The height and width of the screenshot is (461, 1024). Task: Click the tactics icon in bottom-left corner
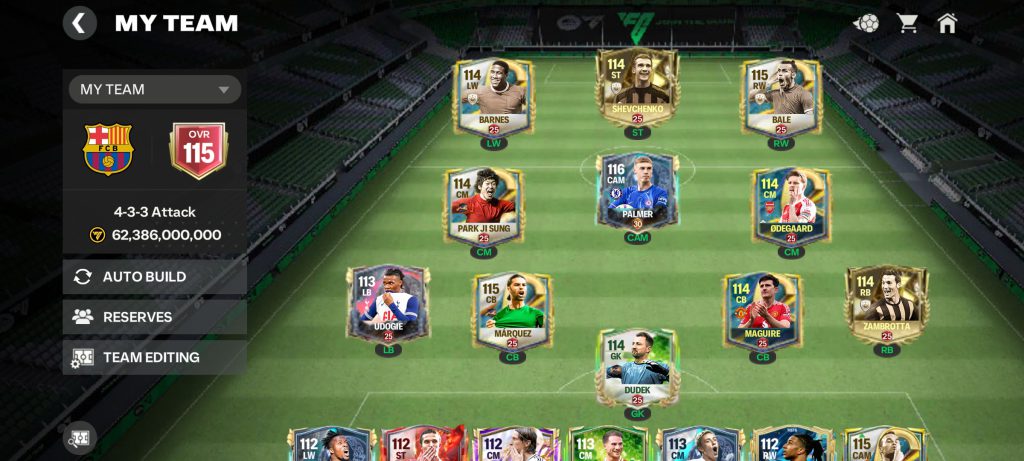point(79,437)
